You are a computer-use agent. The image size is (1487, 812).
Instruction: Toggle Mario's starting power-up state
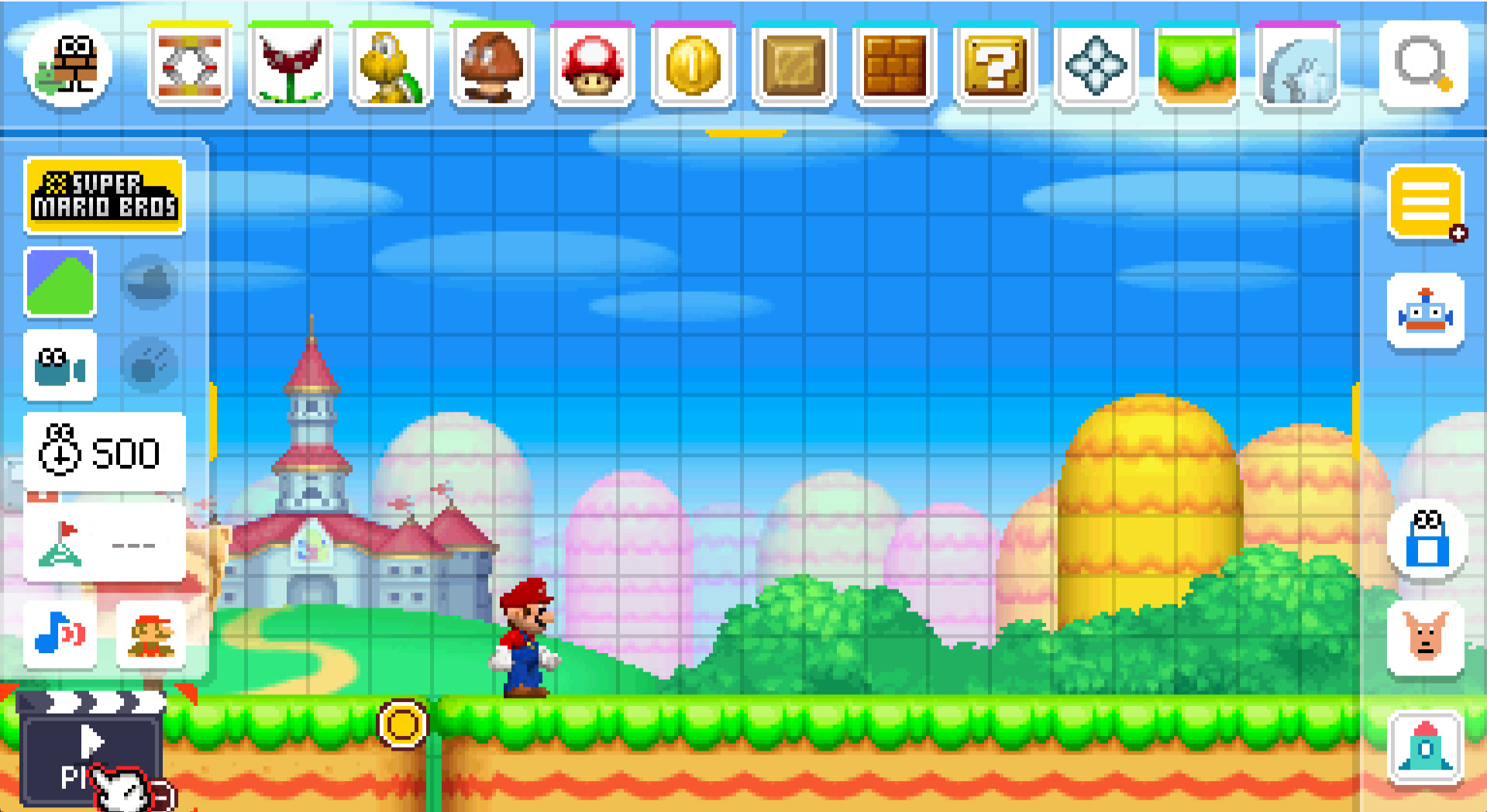[x=153, y=635]
